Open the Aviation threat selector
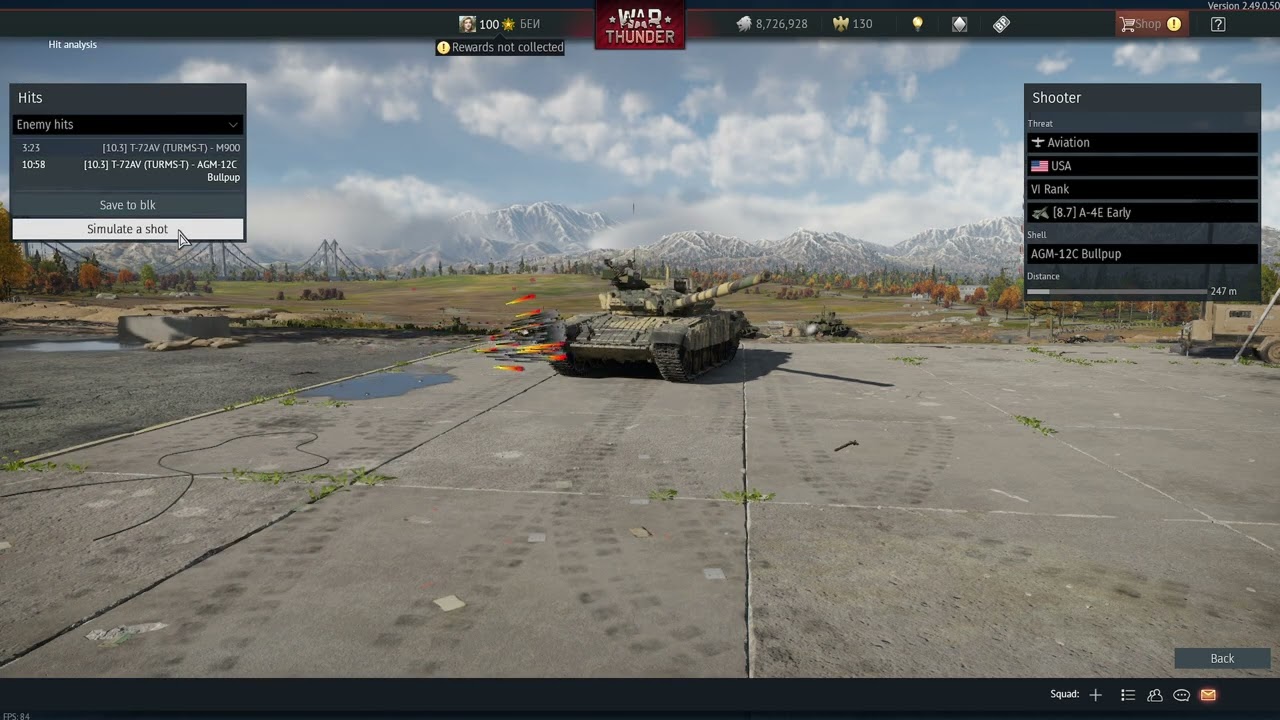 point(1142,143)
